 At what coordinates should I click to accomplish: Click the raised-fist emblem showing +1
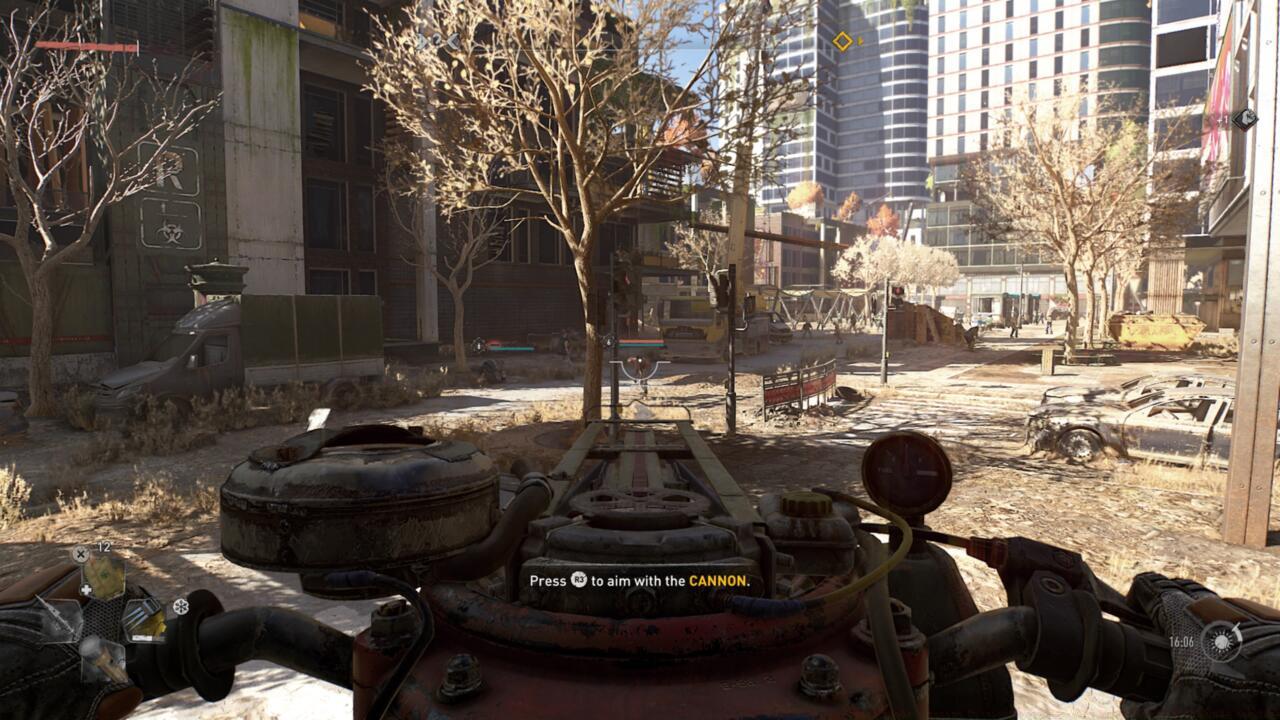tap(1246, 119)
